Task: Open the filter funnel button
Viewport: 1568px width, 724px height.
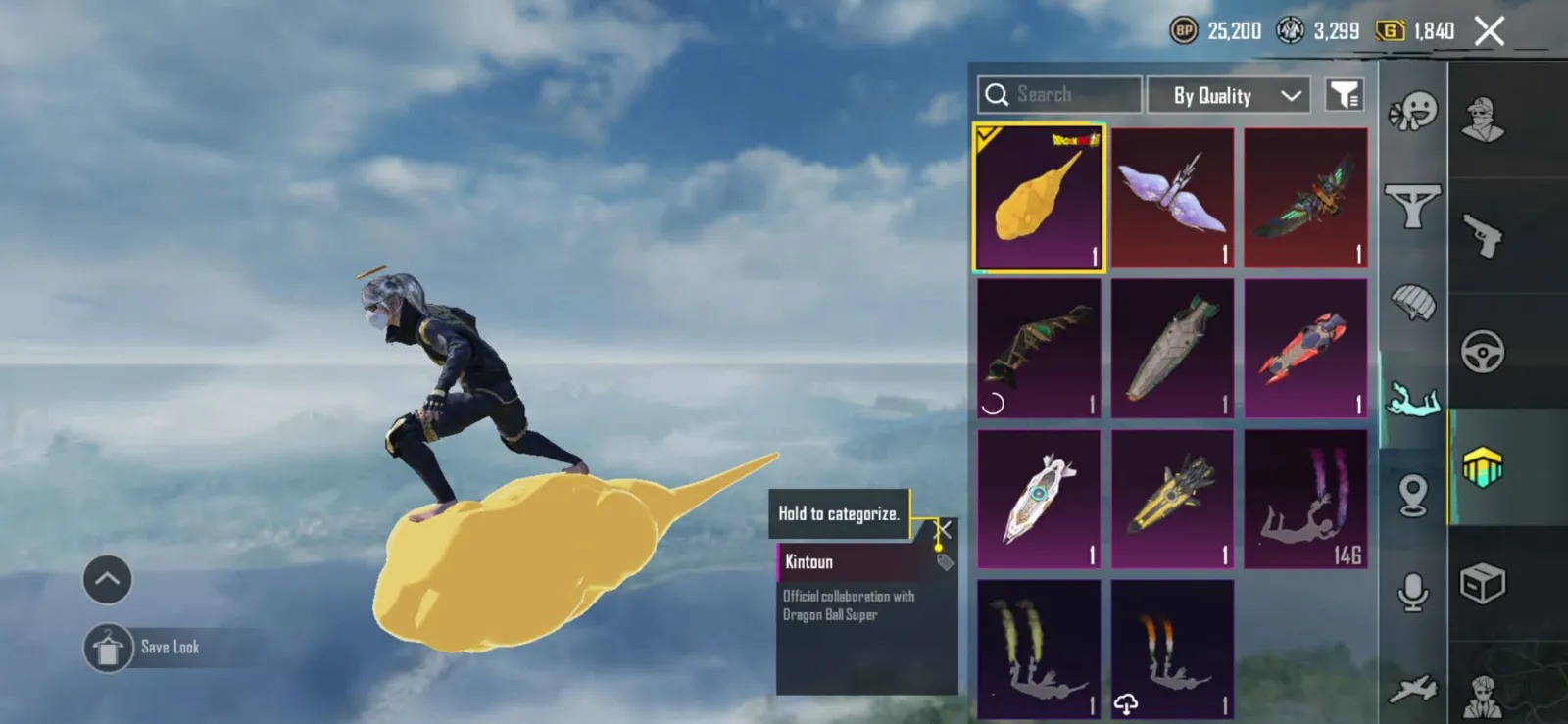Action: [1344, 95]
